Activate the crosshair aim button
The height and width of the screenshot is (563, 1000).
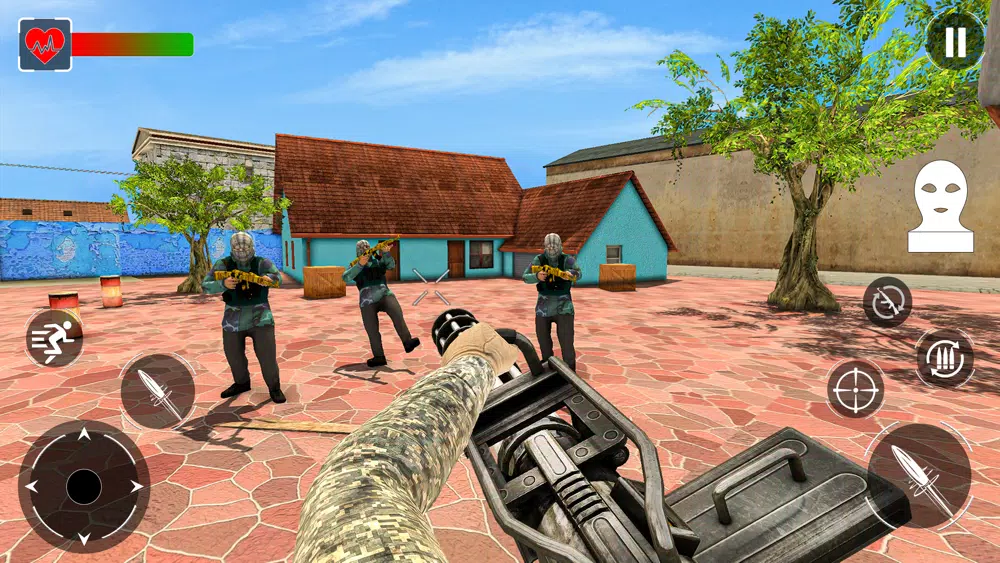pos(855,389)
